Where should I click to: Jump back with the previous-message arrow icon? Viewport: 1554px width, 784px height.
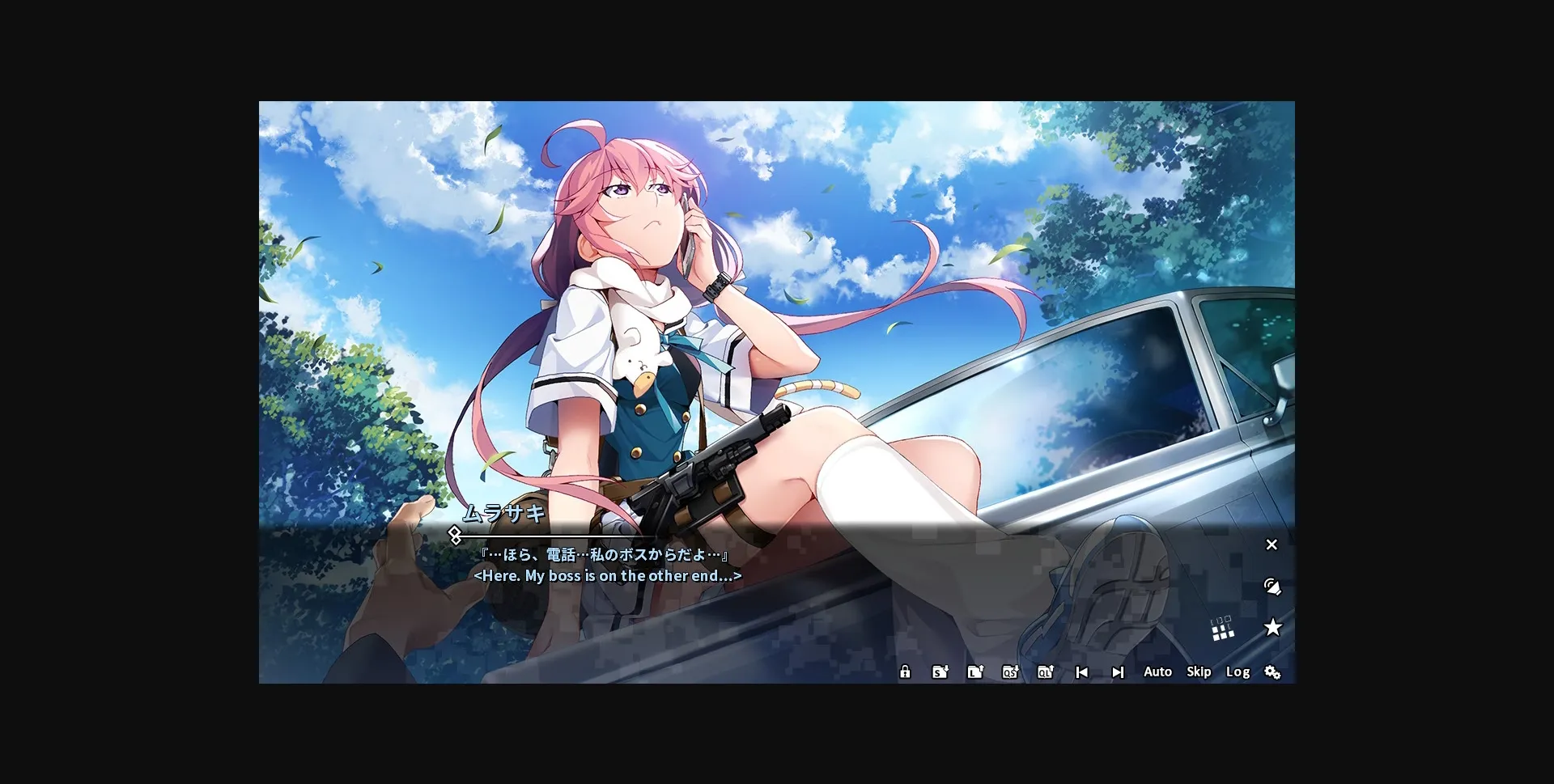point(1081,672)
